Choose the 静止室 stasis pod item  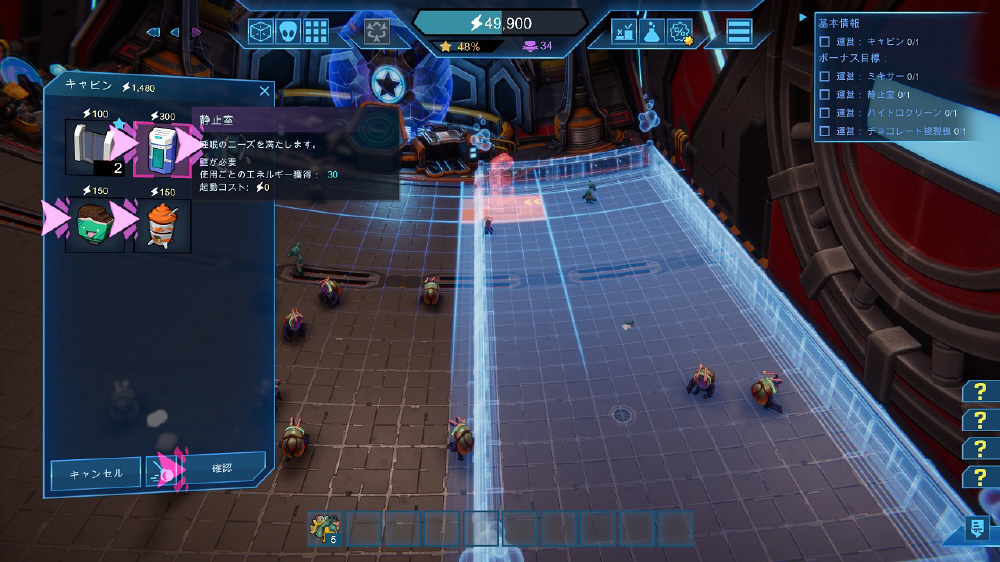click(x=161, y=148)
